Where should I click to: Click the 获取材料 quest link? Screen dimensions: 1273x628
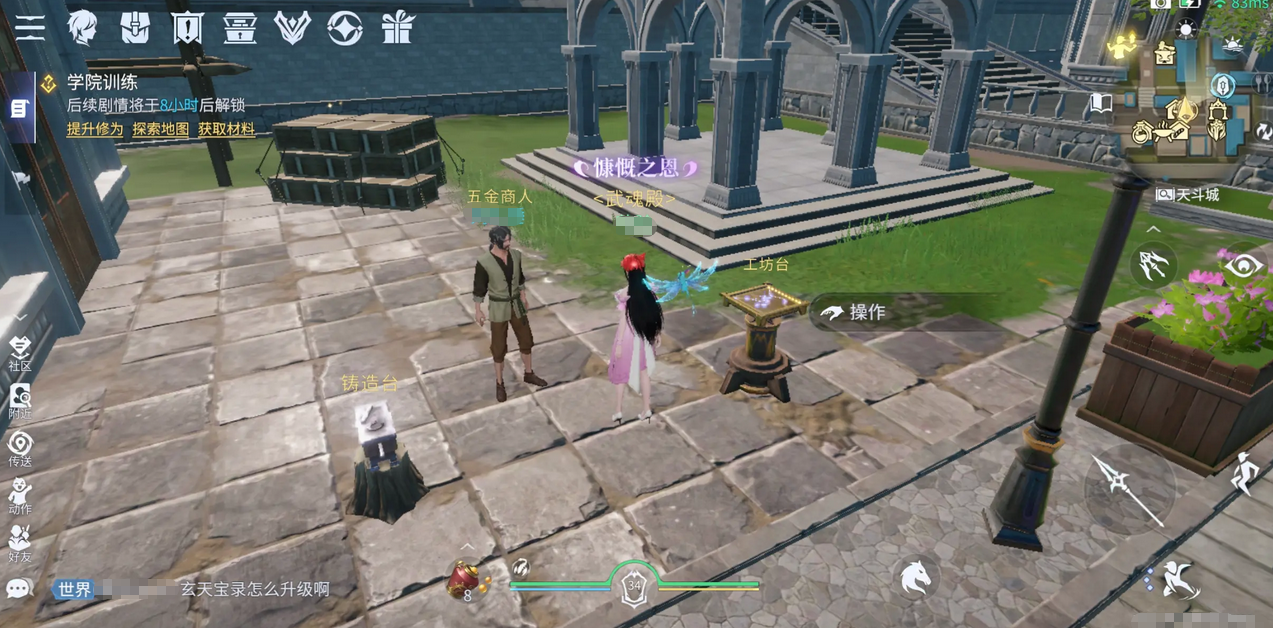(226, 129)
